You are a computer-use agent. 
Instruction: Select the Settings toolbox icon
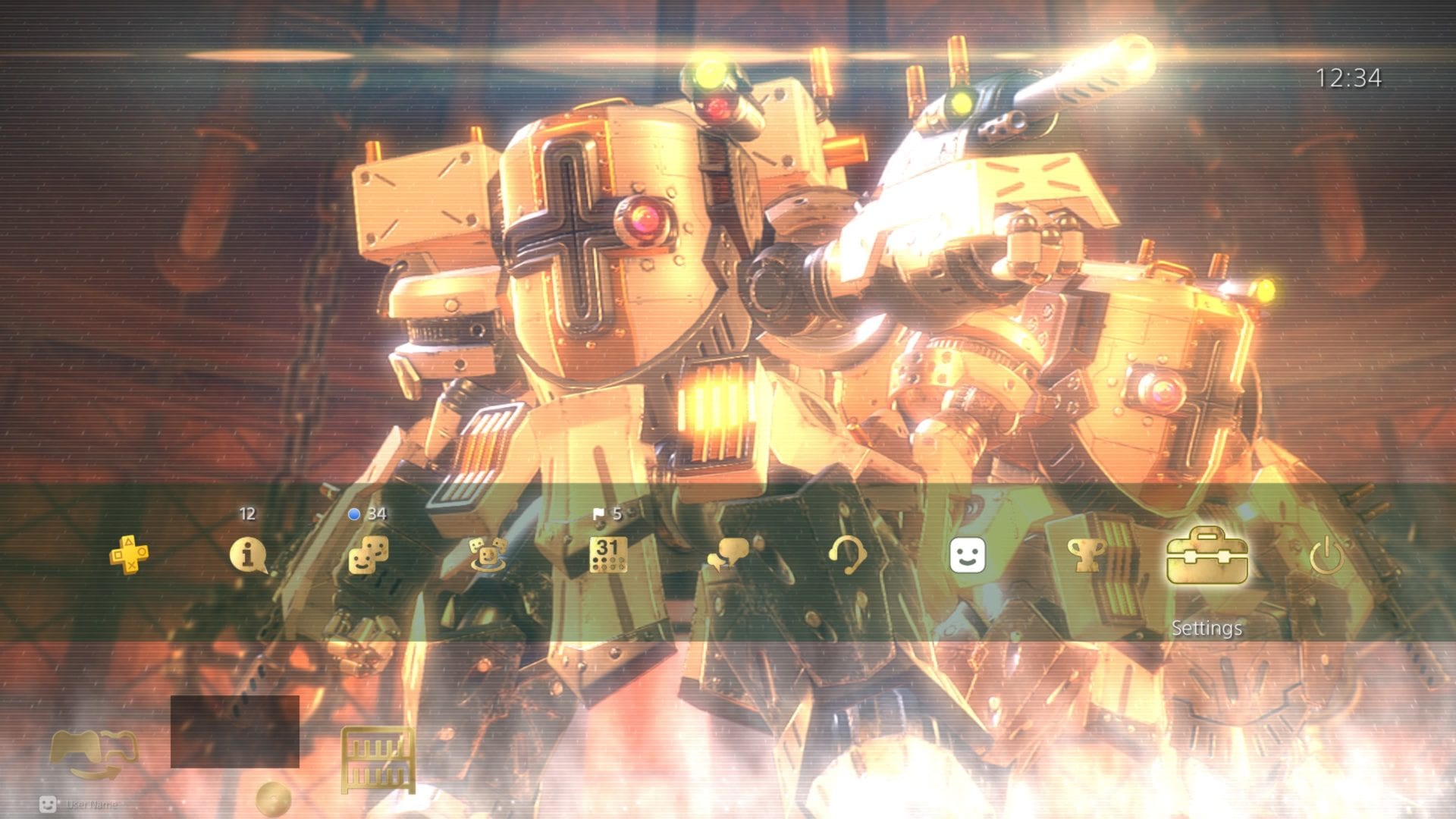(x=1207, y=557)
